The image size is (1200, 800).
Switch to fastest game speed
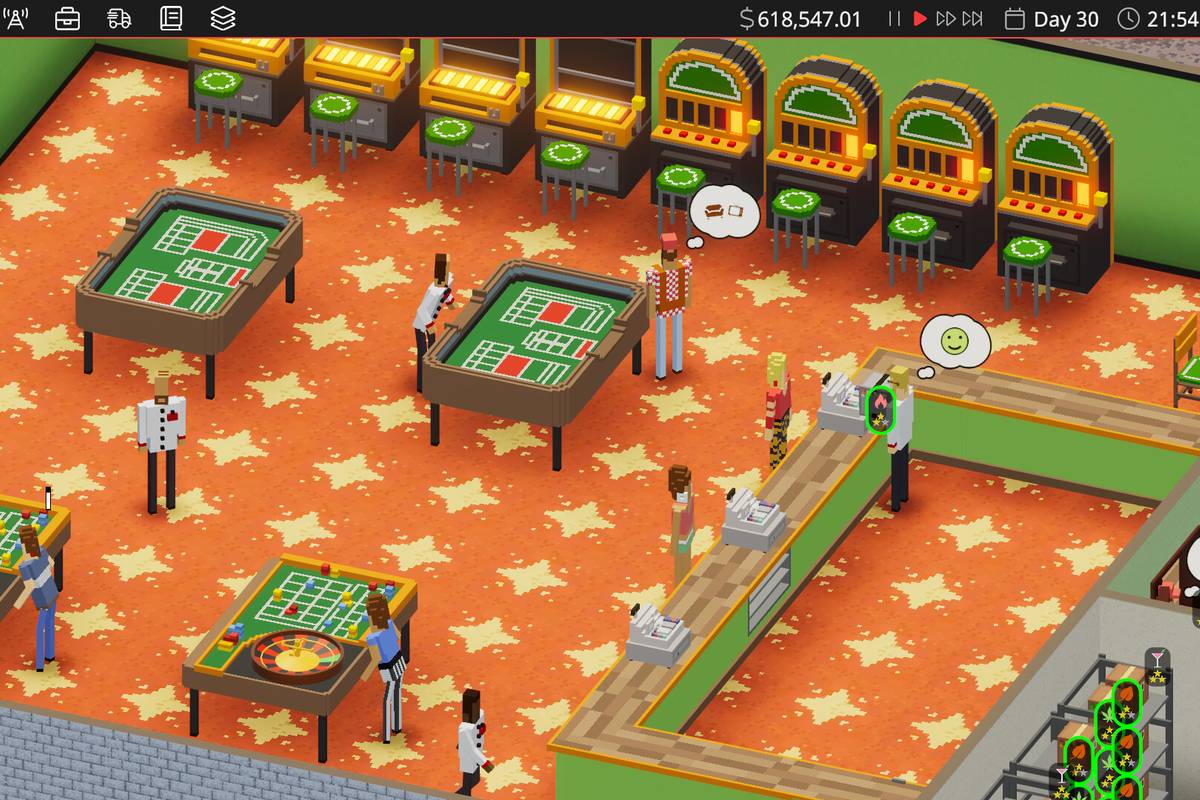click(x=972, y=19)
